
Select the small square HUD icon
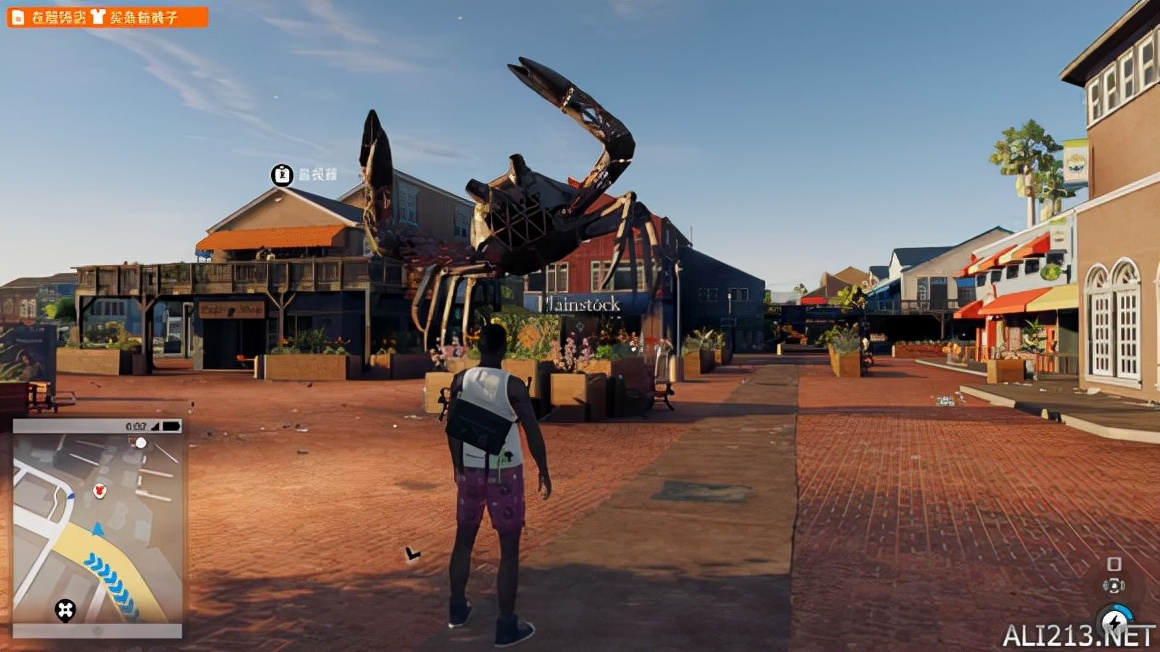click(x=1114, y=564)
